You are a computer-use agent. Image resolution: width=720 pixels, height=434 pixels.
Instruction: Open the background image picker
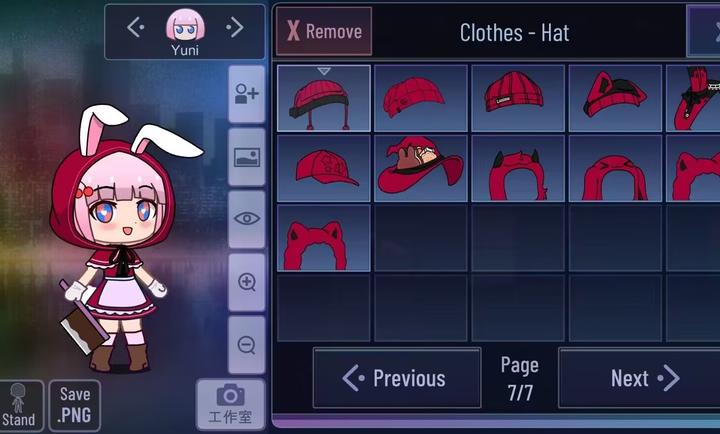click(x=246, y=157)
